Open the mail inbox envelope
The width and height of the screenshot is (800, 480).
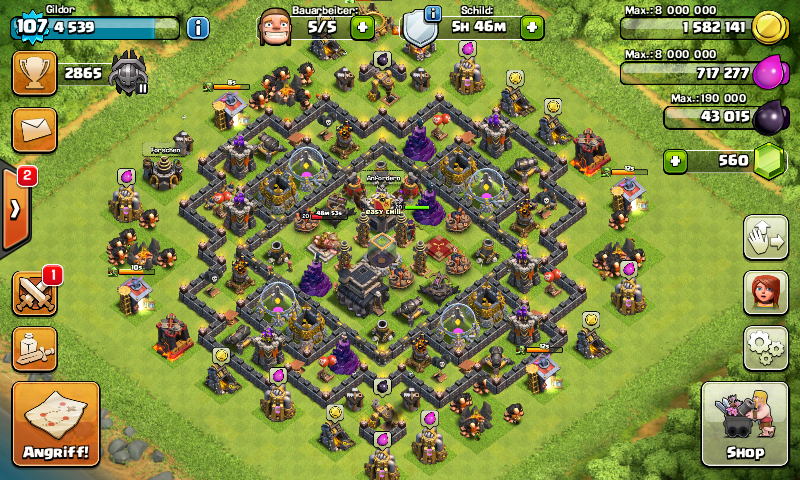[x=34, y=130]
